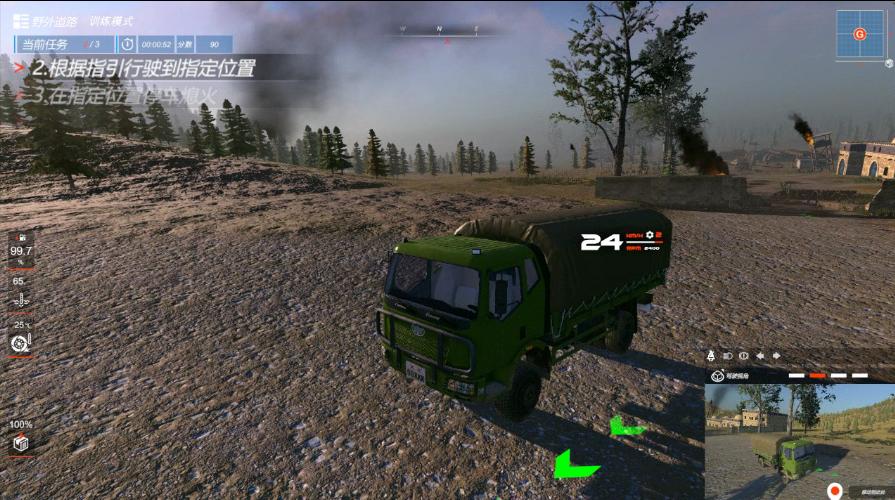Activate the left turn signal arrow
This screenshot has height=500, width=895.
(760, 355)
